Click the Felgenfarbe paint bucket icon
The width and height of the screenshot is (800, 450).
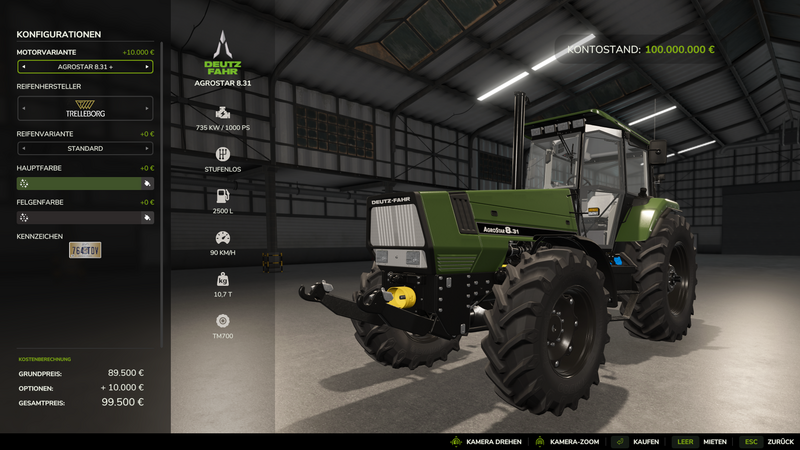(147, 218)
